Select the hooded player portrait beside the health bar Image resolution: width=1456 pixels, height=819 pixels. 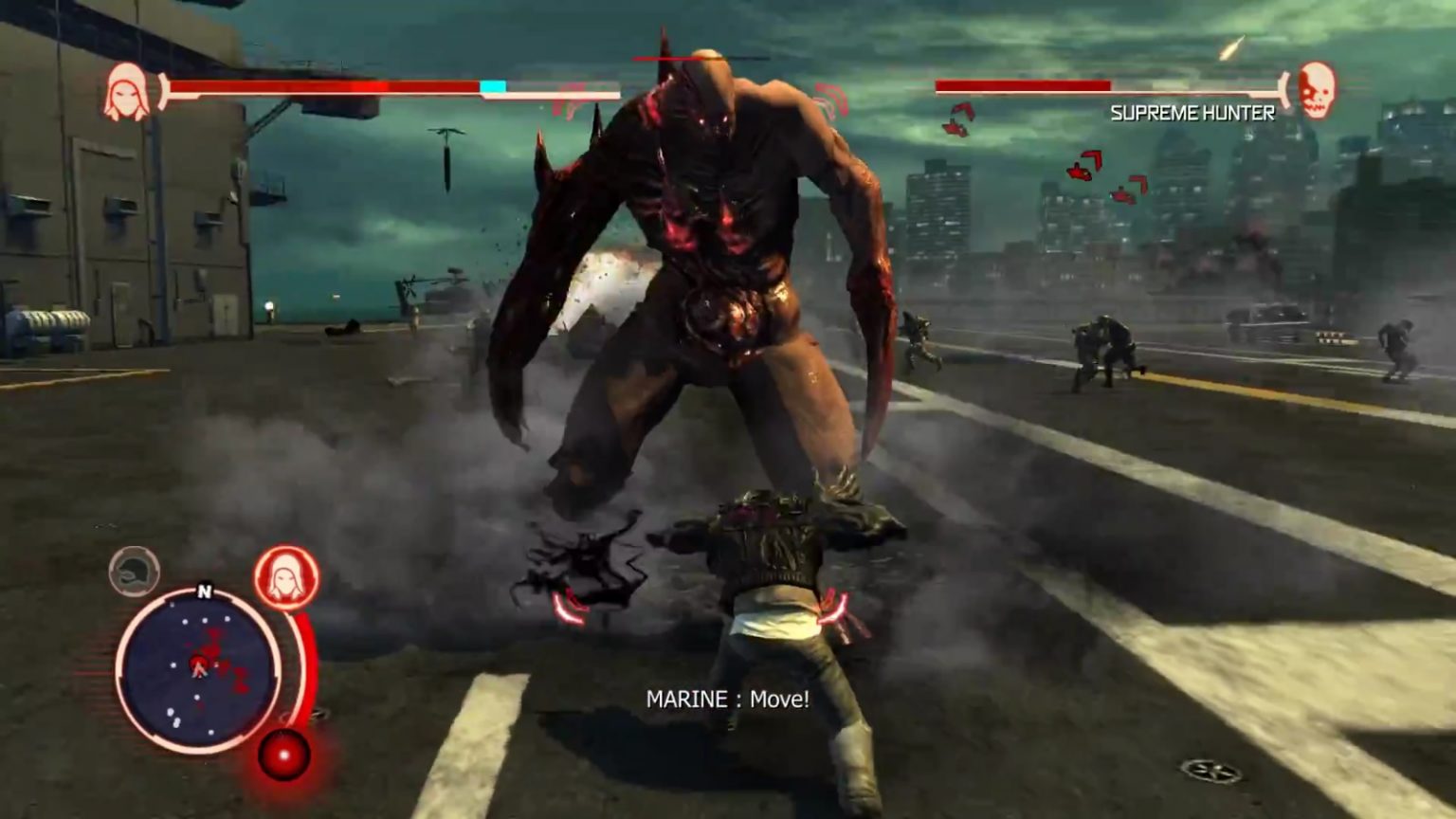[x=127, y=93]
